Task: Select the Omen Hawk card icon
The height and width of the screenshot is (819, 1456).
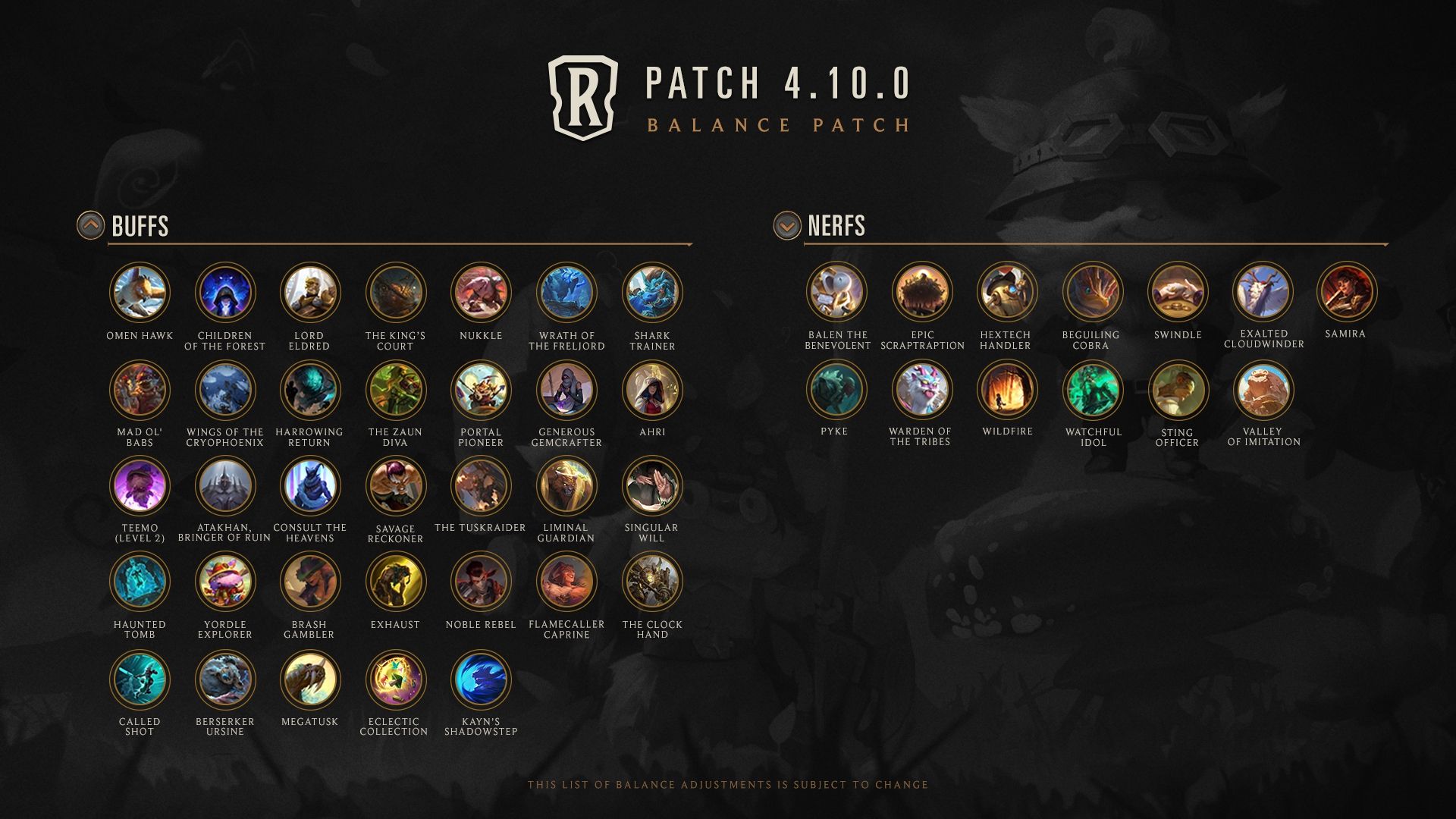Action: click(x=140, y=293)
